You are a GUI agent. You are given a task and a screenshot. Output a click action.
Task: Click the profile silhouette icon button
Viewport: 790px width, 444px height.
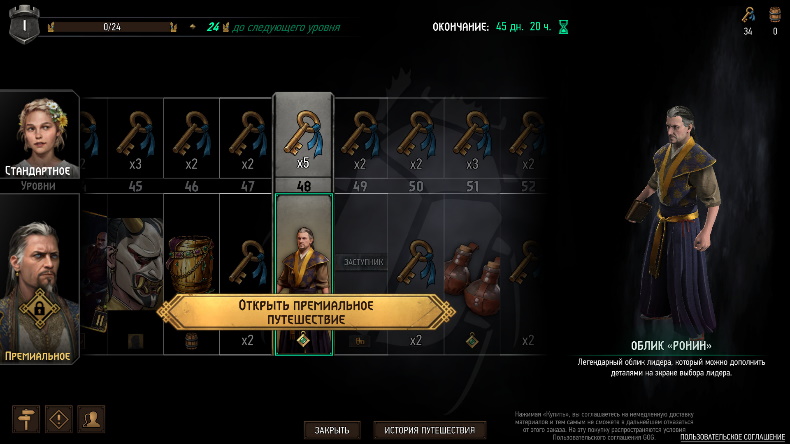[x=92, y=417]
